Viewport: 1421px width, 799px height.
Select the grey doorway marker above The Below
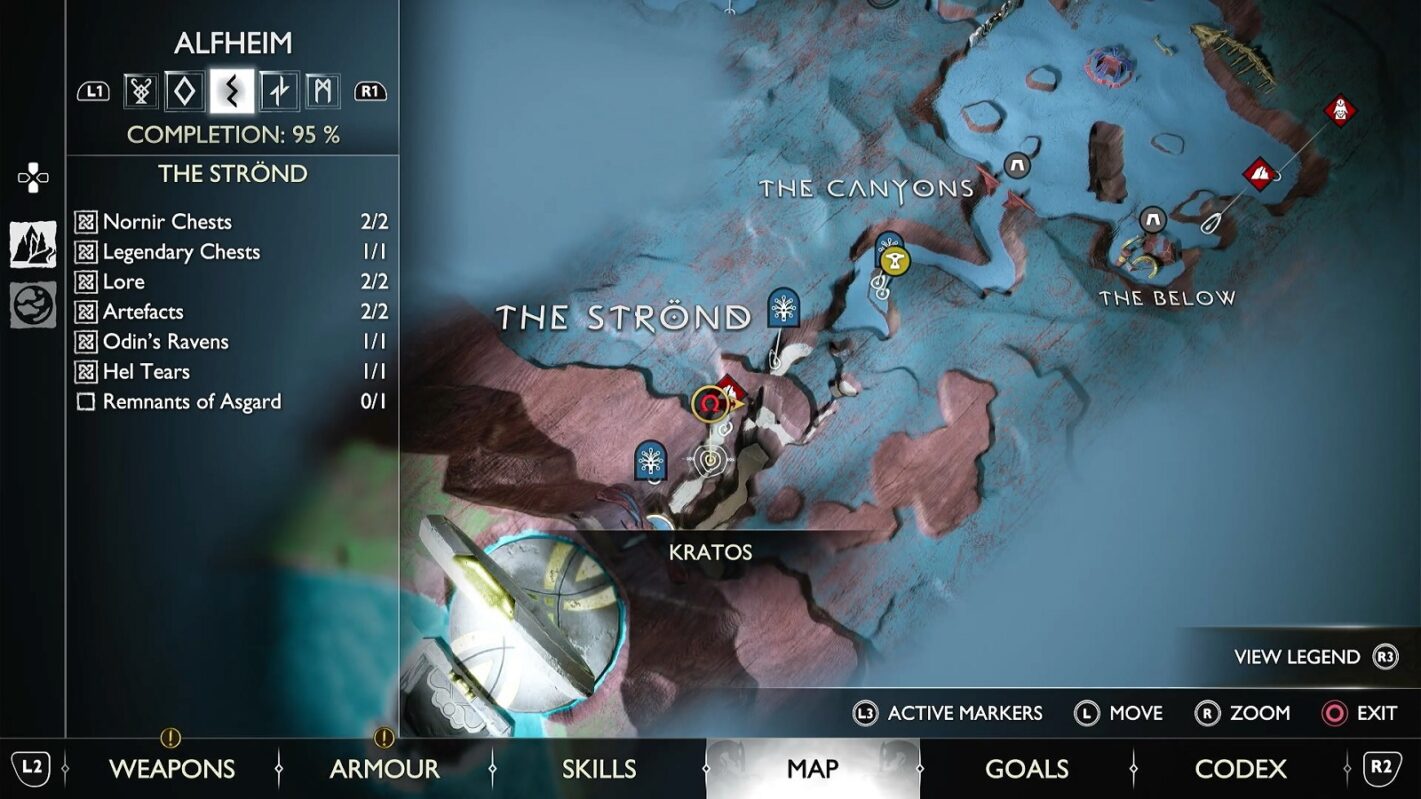point(1153,219)
